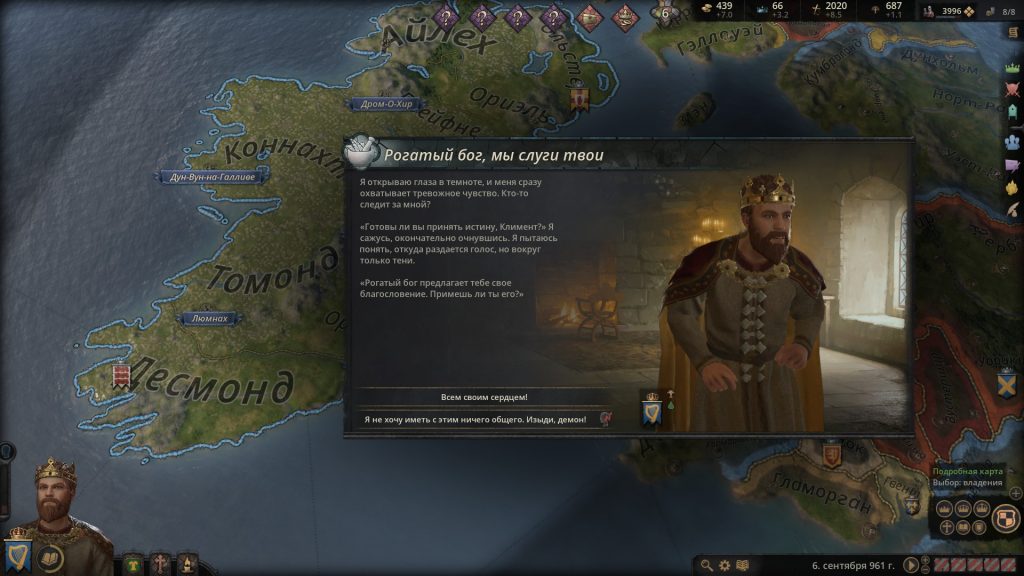Open the map search magnifying glass
Screen dimensions: 1024x576
[x=708, y=566]
